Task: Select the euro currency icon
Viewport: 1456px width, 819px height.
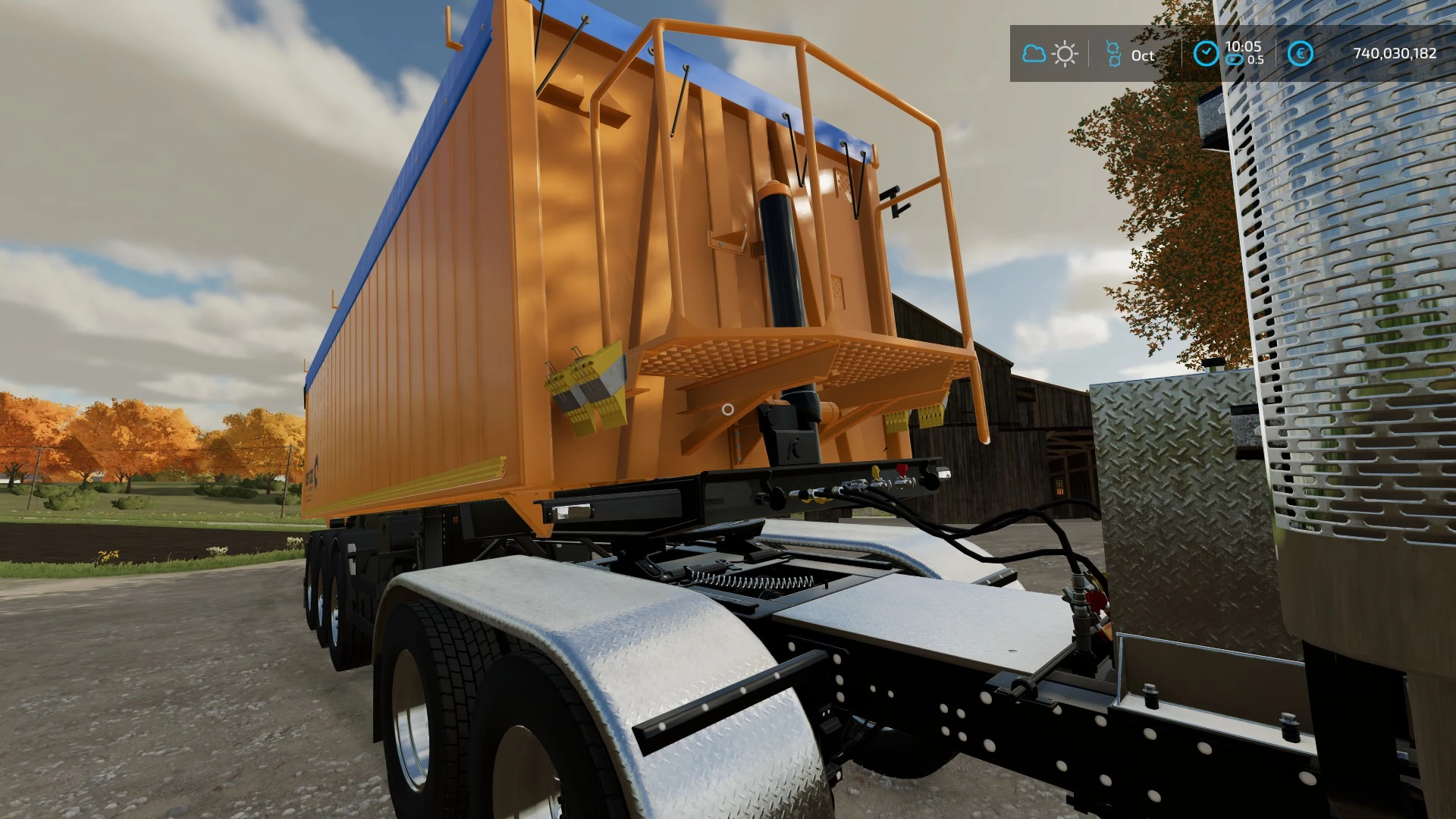Action: [x=1303, y=53]
